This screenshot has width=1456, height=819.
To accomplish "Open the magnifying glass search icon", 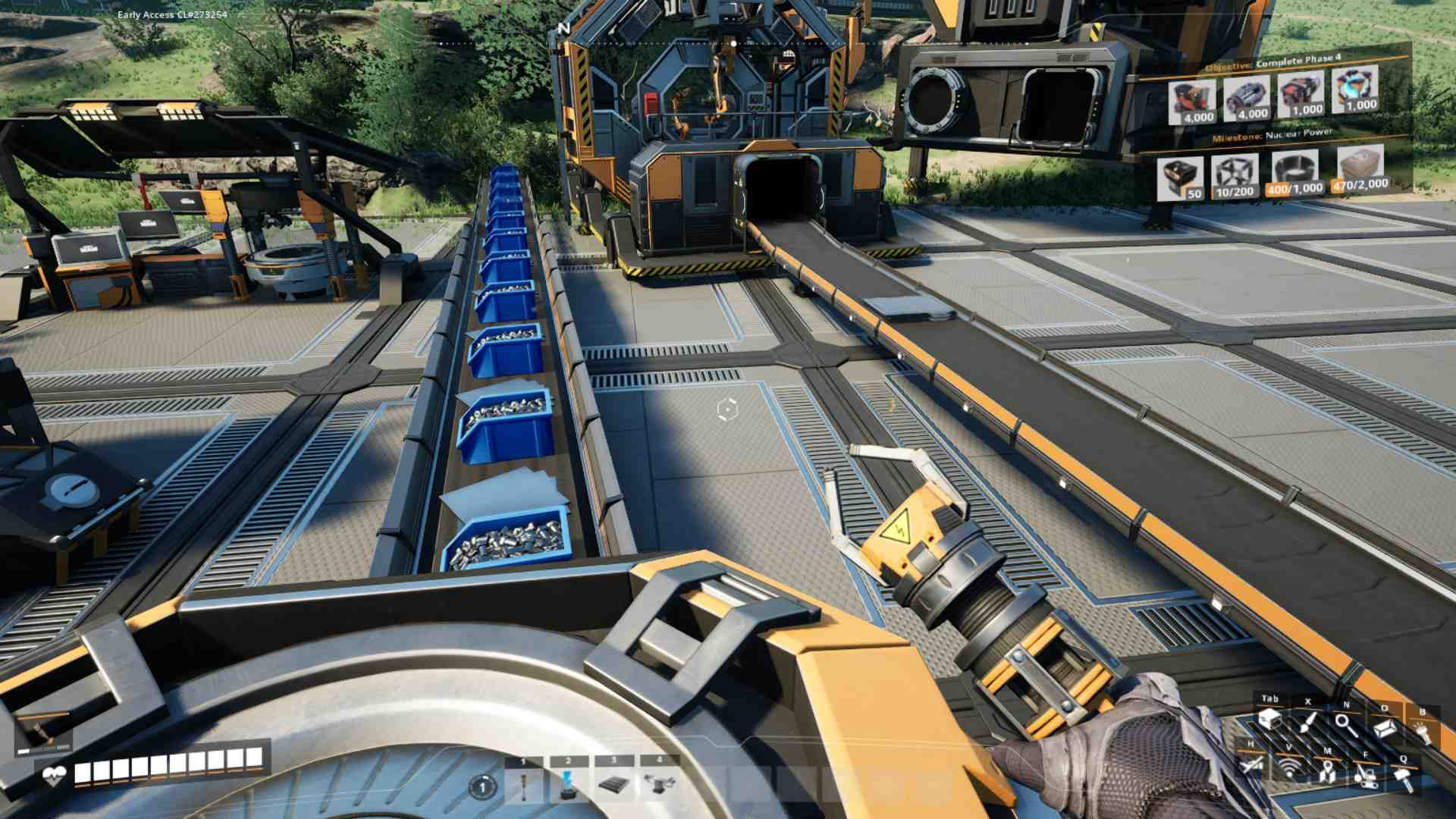I will pos(1346,724).
